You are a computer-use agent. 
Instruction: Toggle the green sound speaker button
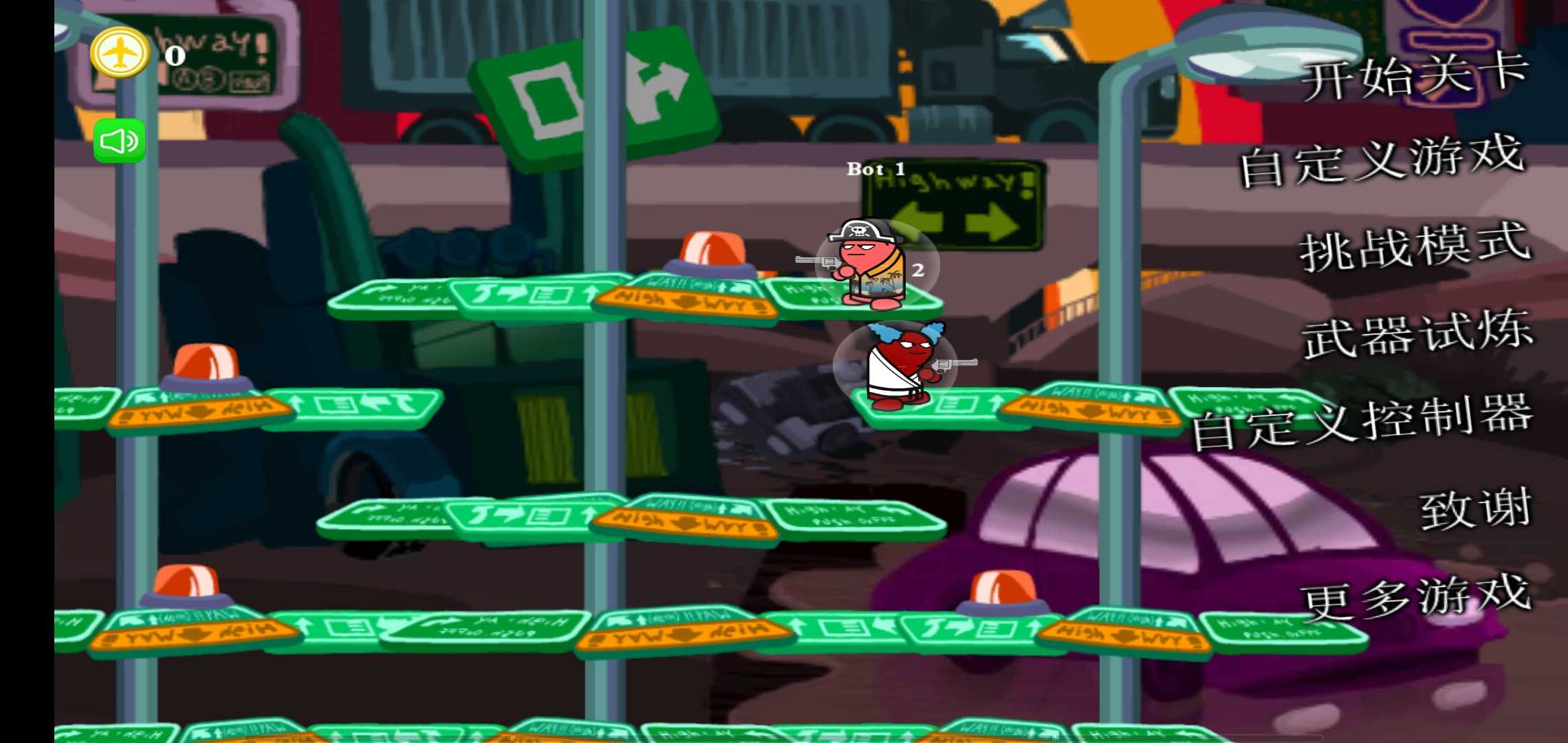[120, 142]
